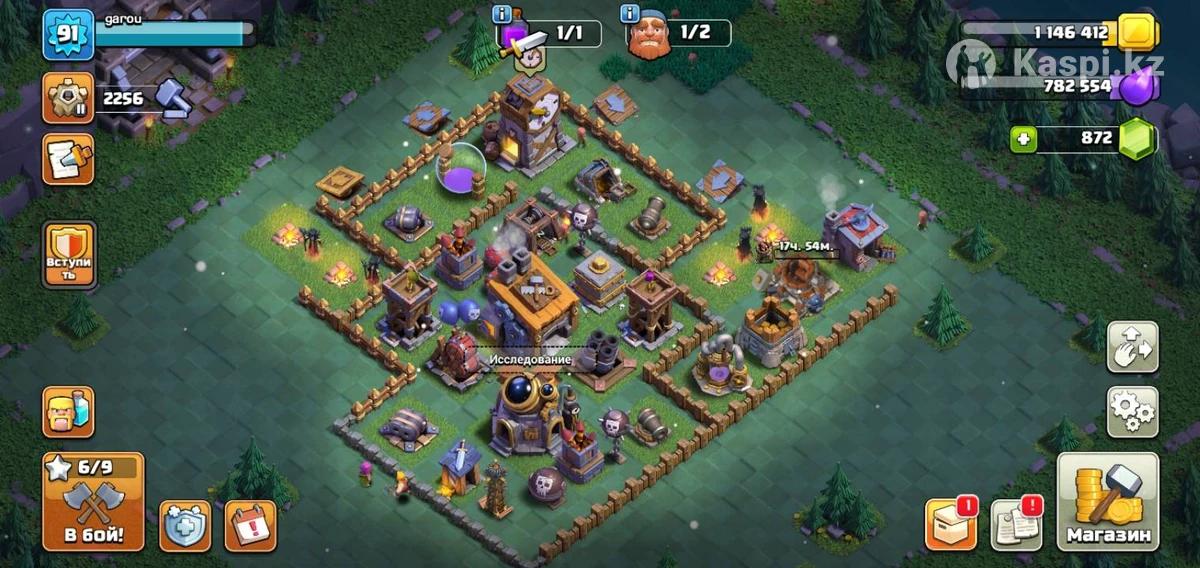Open the silver shield with cross button
The image size is (1200, 568).
click(x=185, y=526)
